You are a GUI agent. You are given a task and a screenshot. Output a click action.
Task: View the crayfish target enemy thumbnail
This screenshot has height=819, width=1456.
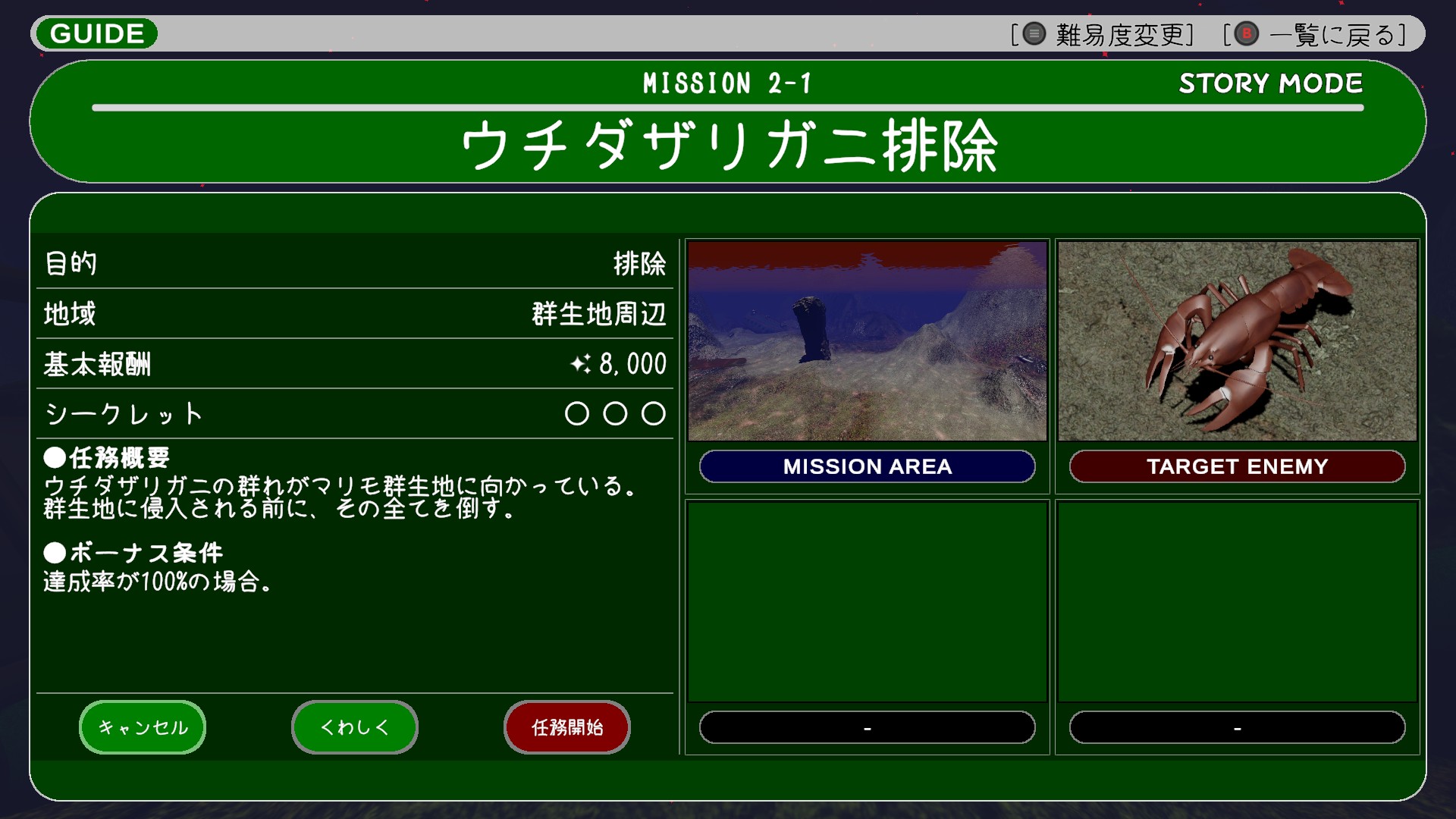click(1237, 341)
